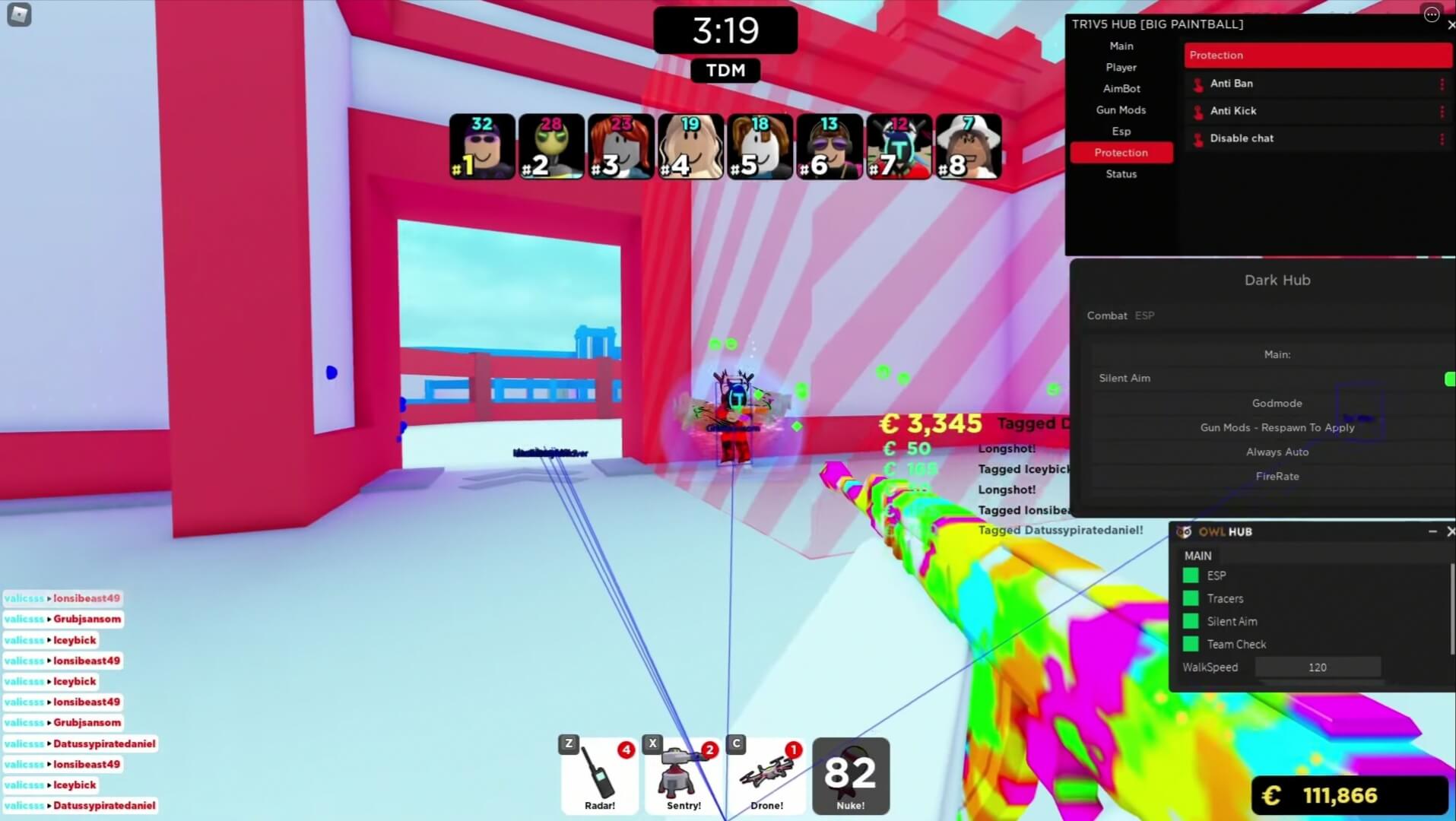Uncheck the Tracers checkbox in Owl Hub
The image size is (1456, 821).
click(x=1190, y=598)
